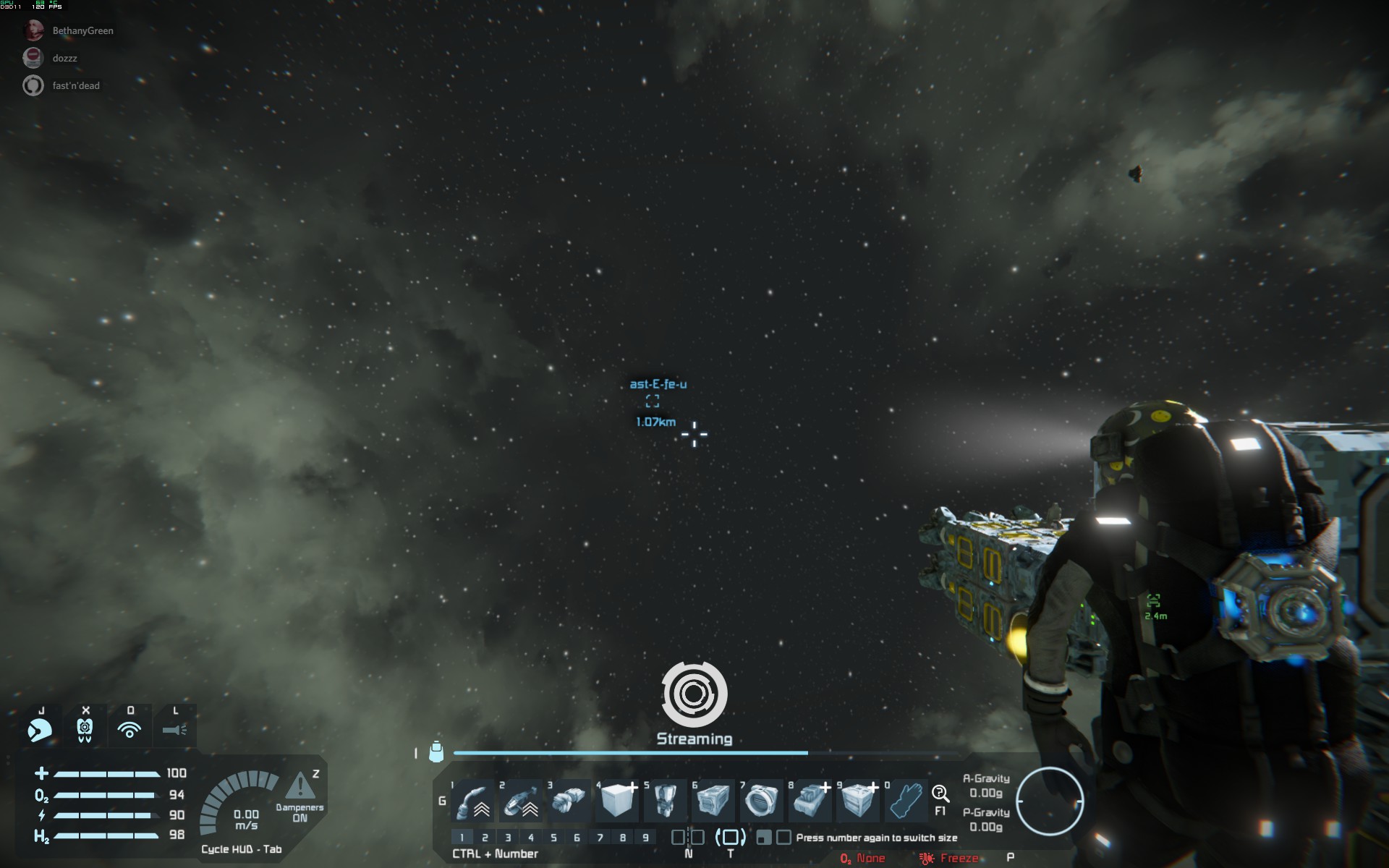Viewport: 1389px width, 868px height.
Task: Select player dozzz in the overlay list
Action: pos(64,59)
